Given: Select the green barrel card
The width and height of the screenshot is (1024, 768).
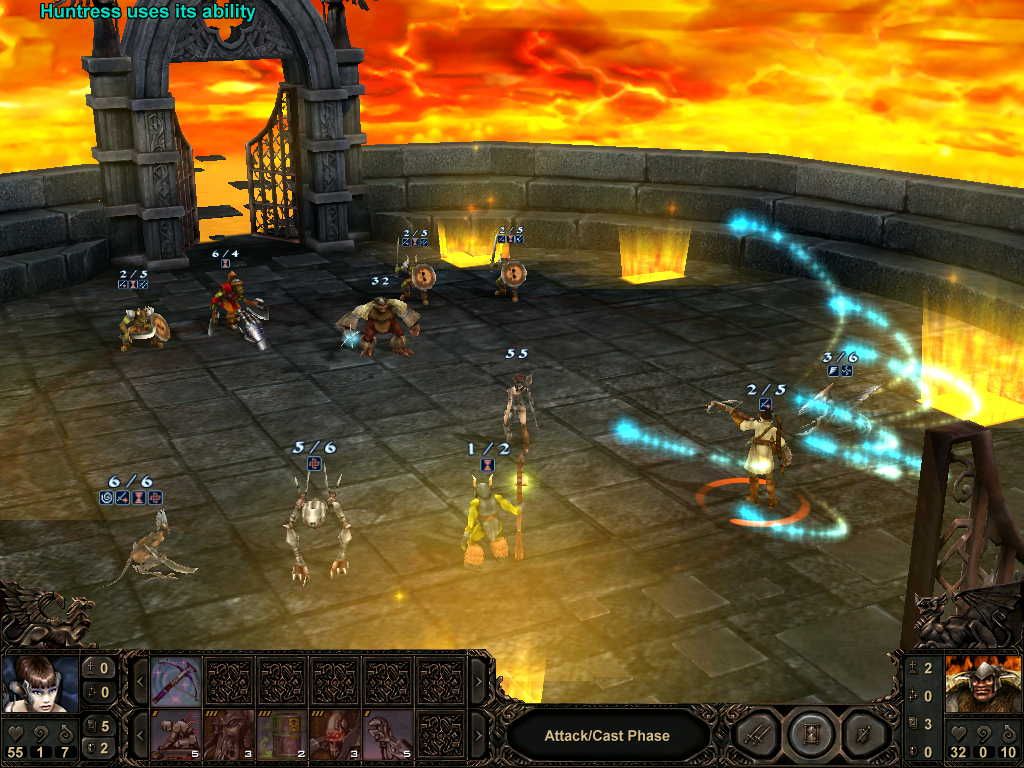Looking at the screenshot, I should [x=281, y=734].
